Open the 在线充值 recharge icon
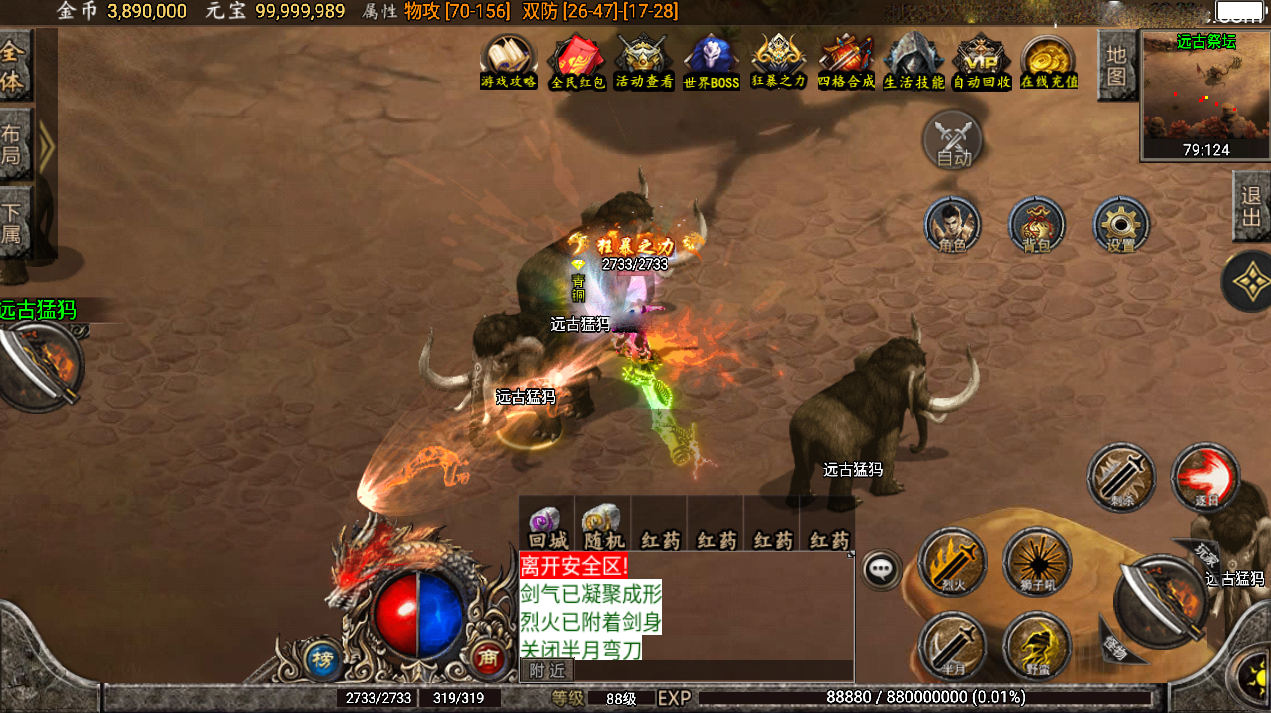Viewport: 1271px width, 713px height. pyautogui.click(x=1048, y=62)
